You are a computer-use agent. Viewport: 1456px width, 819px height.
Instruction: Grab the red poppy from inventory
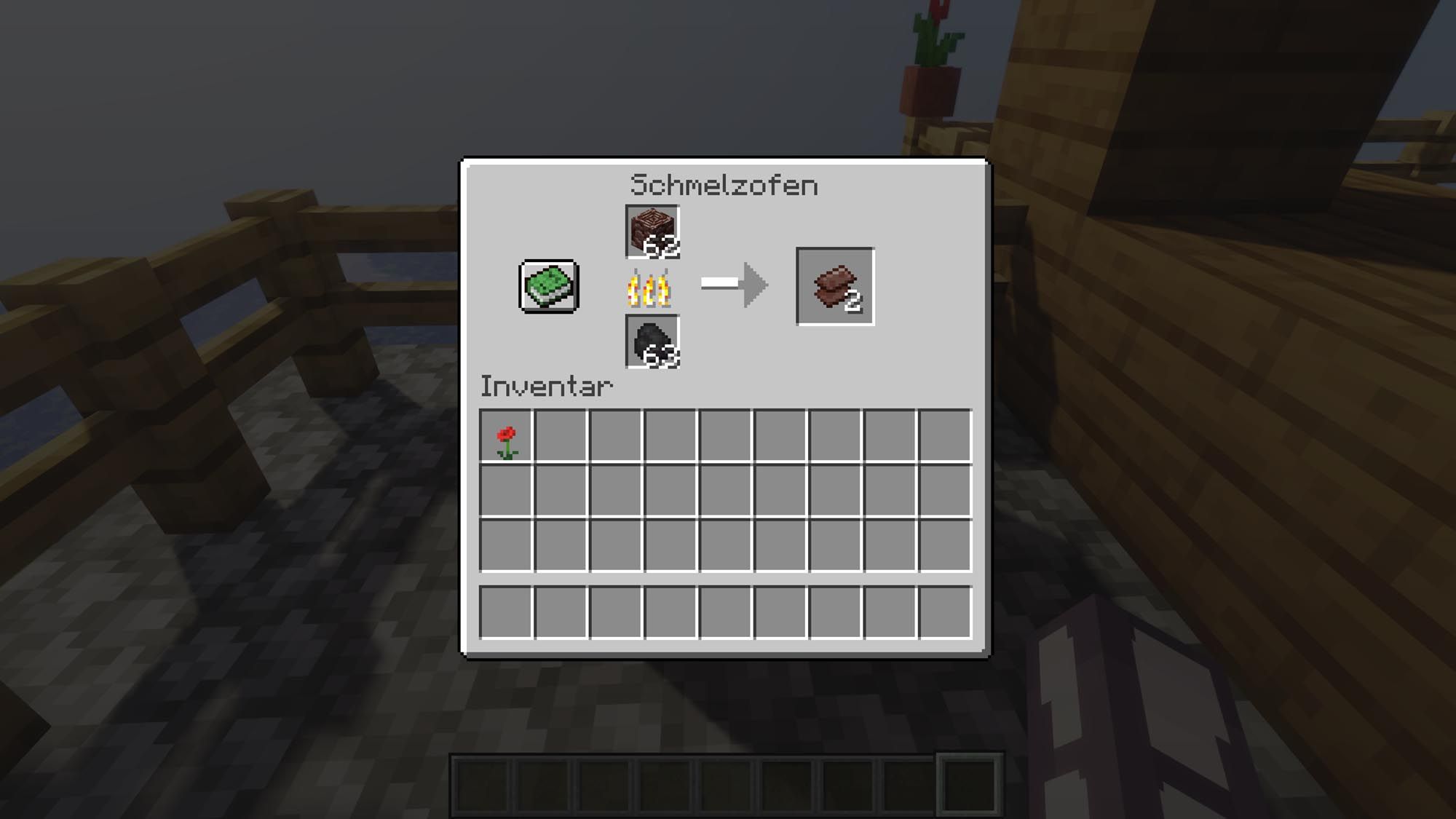(x=507, y=437)
